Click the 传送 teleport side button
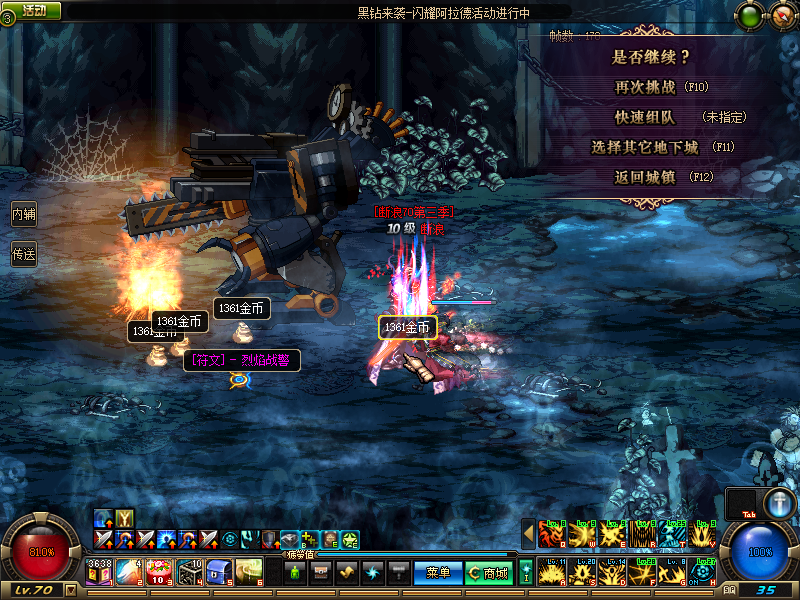The image size is (800, 600). pyautogui.click(x=23, y=254)
